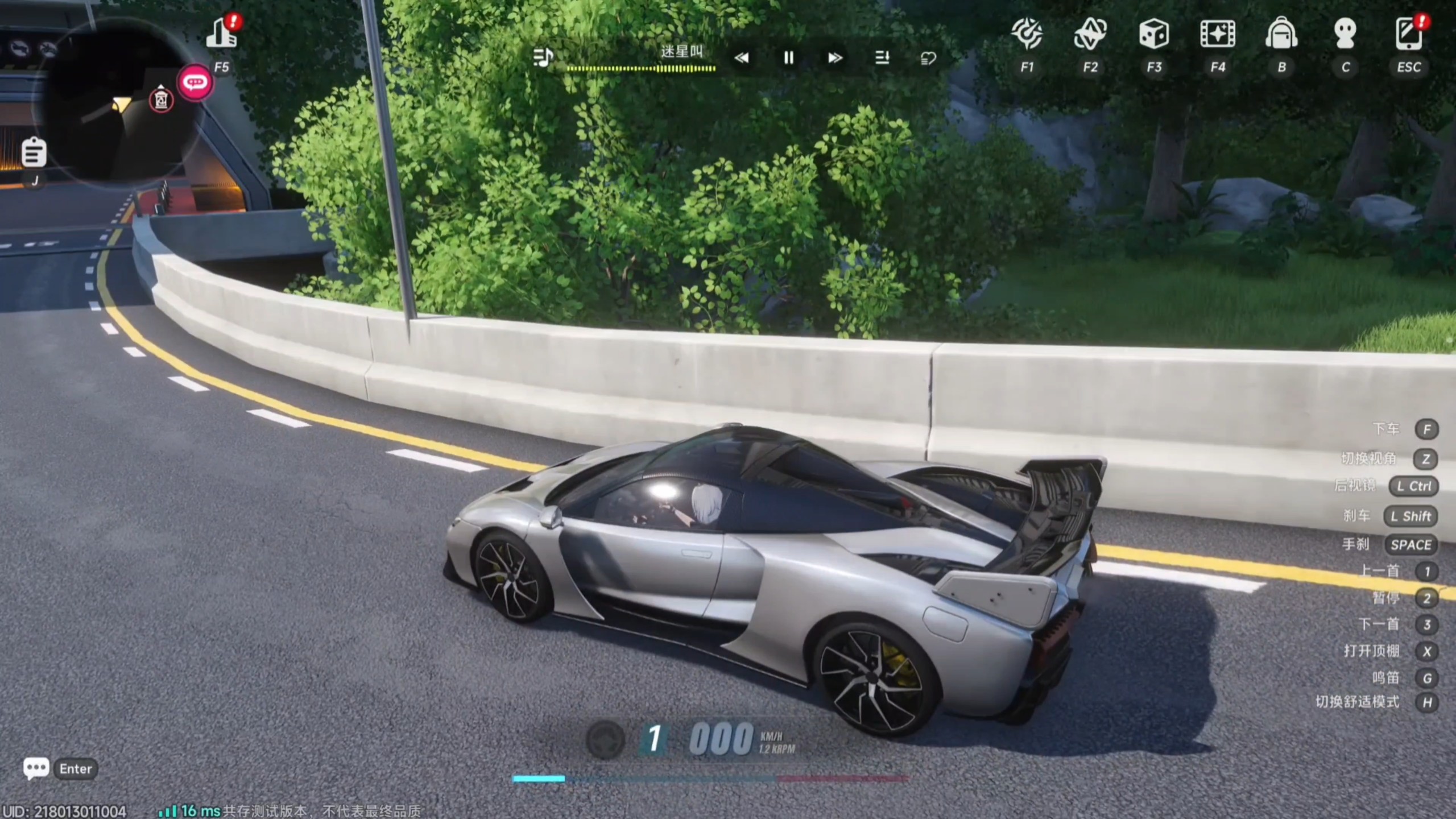Skip back to the previous song
1456x819 pixels.
(x=742, y=57)
